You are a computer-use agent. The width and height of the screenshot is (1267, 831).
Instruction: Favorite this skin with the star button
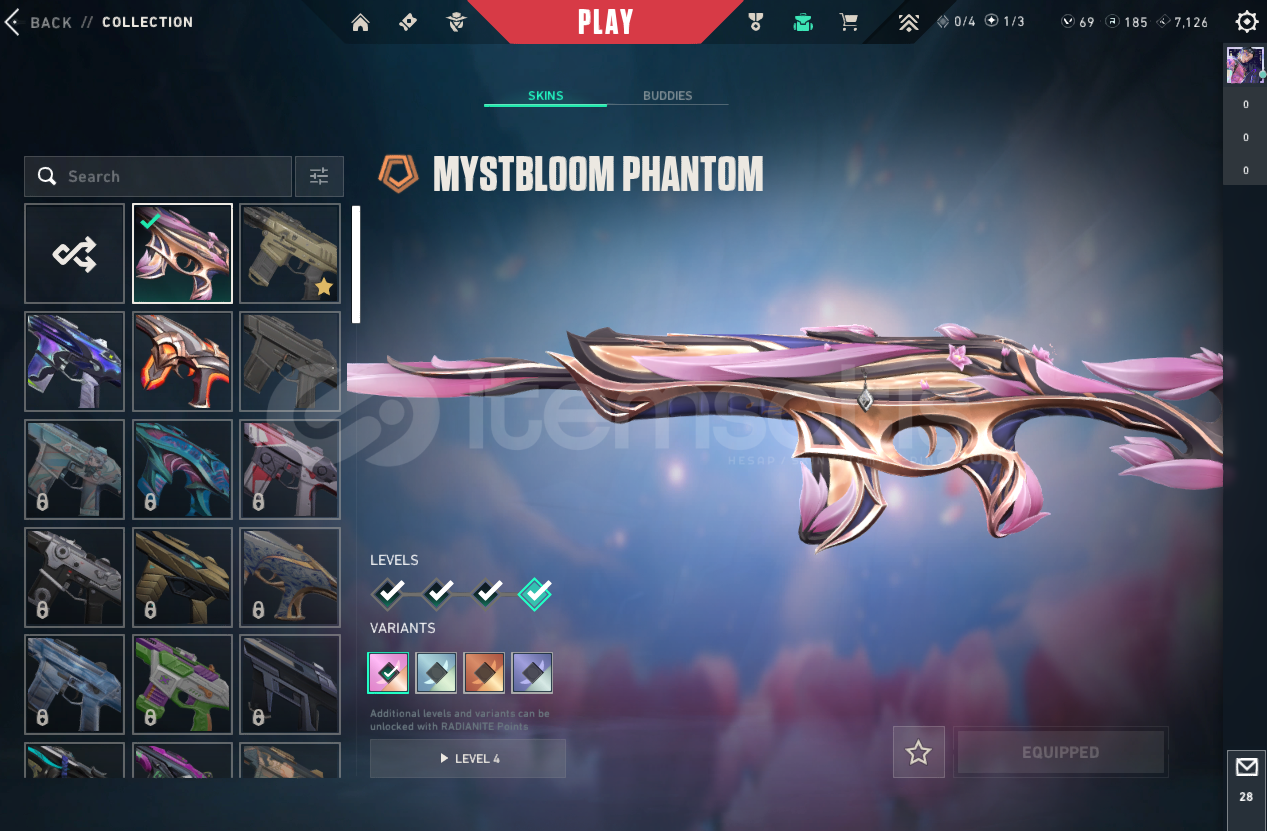coord(918,753)
